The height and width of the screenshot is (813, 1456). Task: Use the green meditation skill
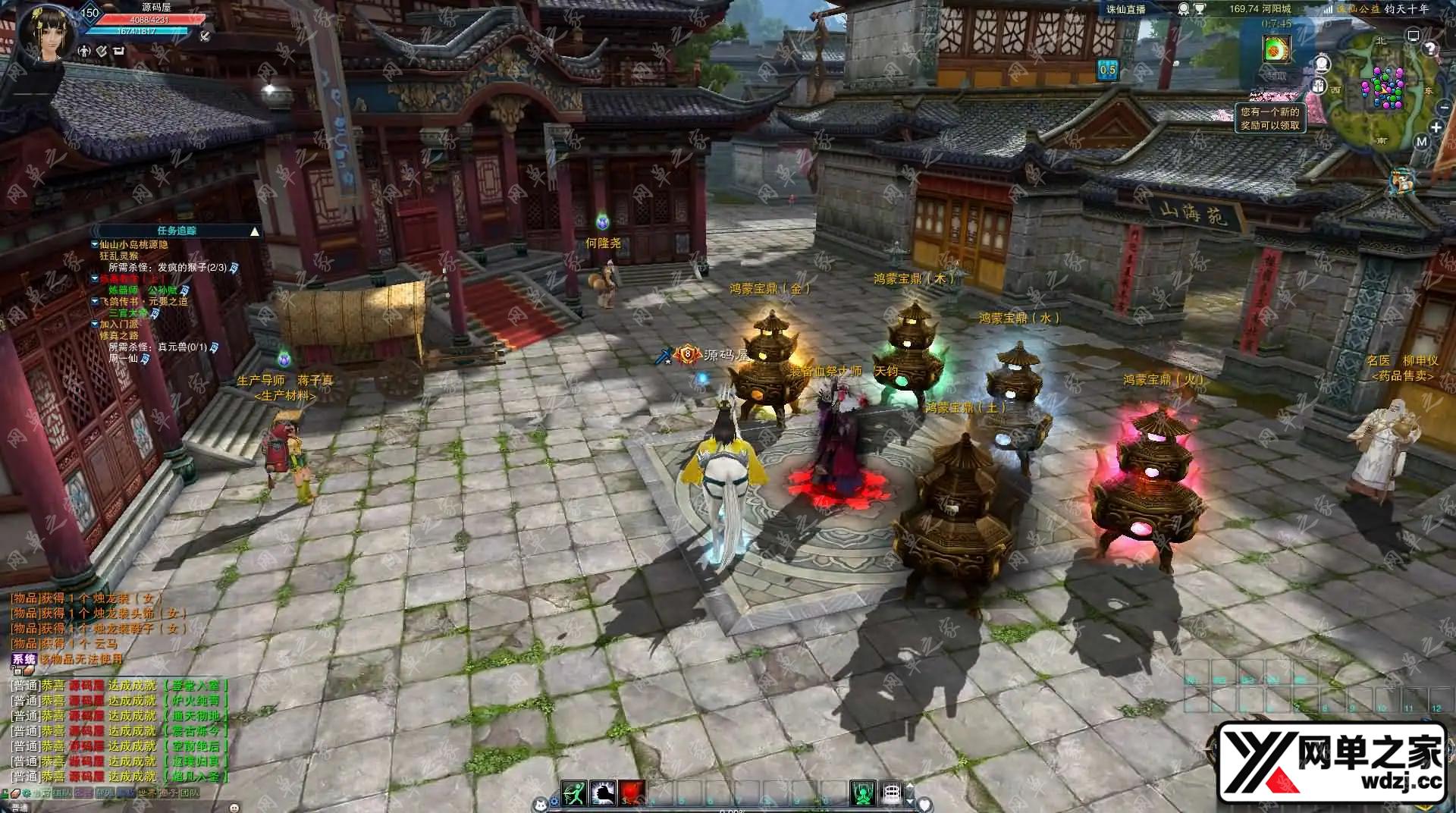pos(862,793)
